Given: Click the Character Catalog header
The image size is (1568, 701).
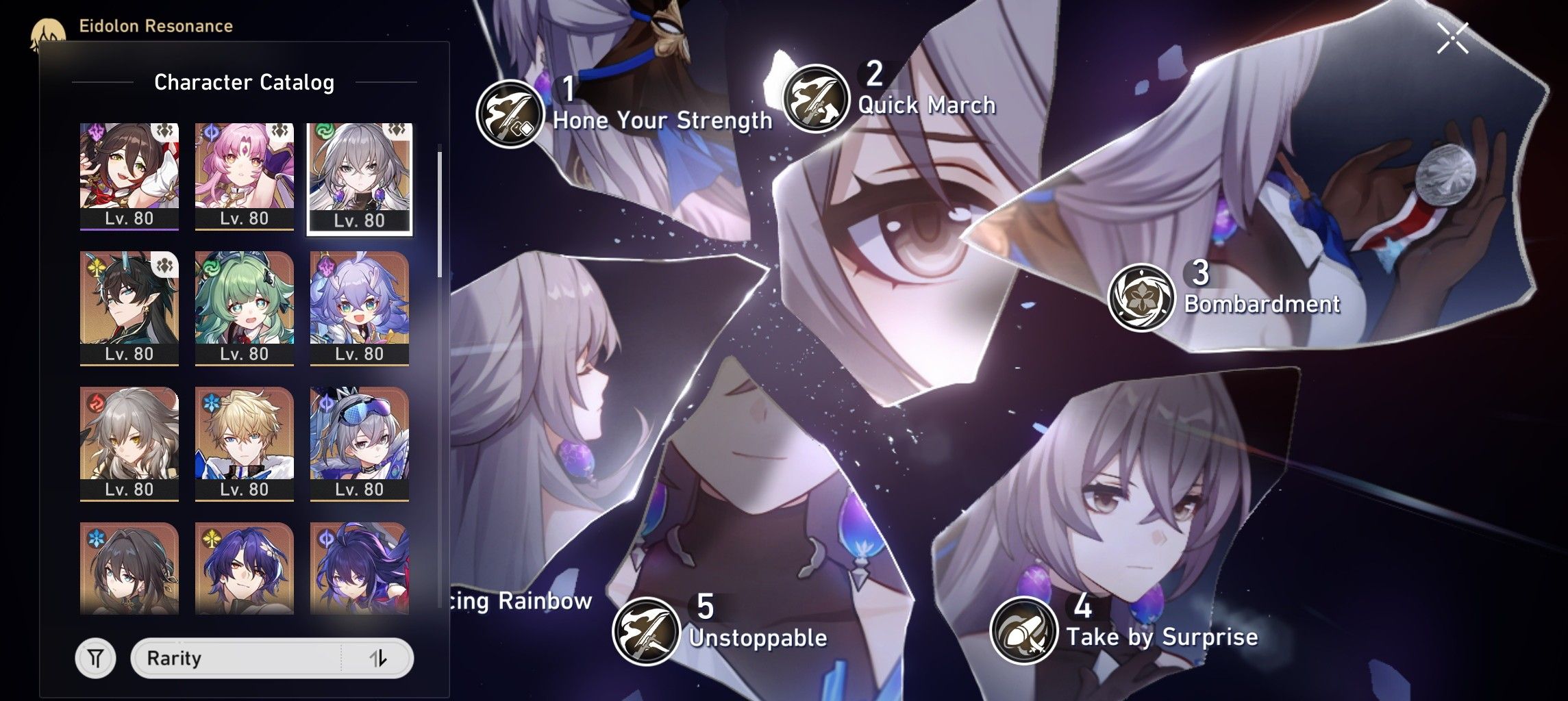Looking at the screenshot, I should [x=245, y=81].
